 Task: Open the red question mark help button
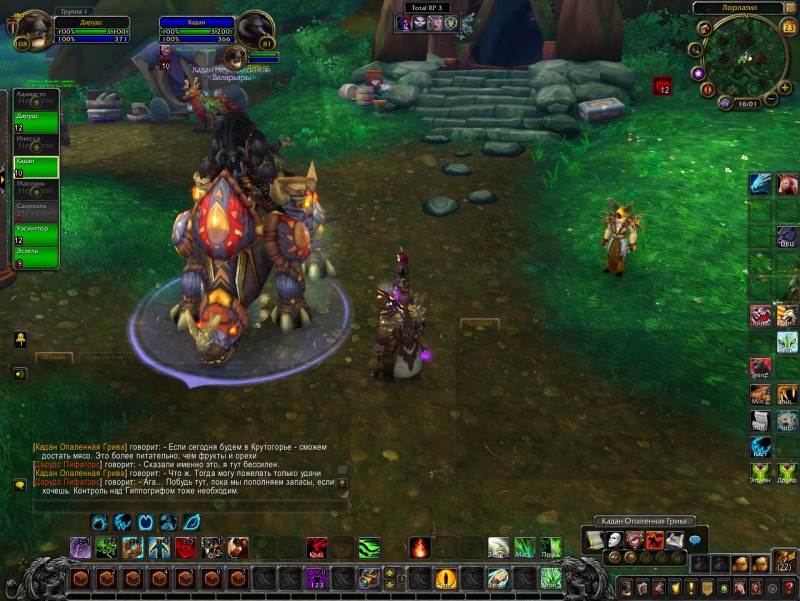click(788, 587)
